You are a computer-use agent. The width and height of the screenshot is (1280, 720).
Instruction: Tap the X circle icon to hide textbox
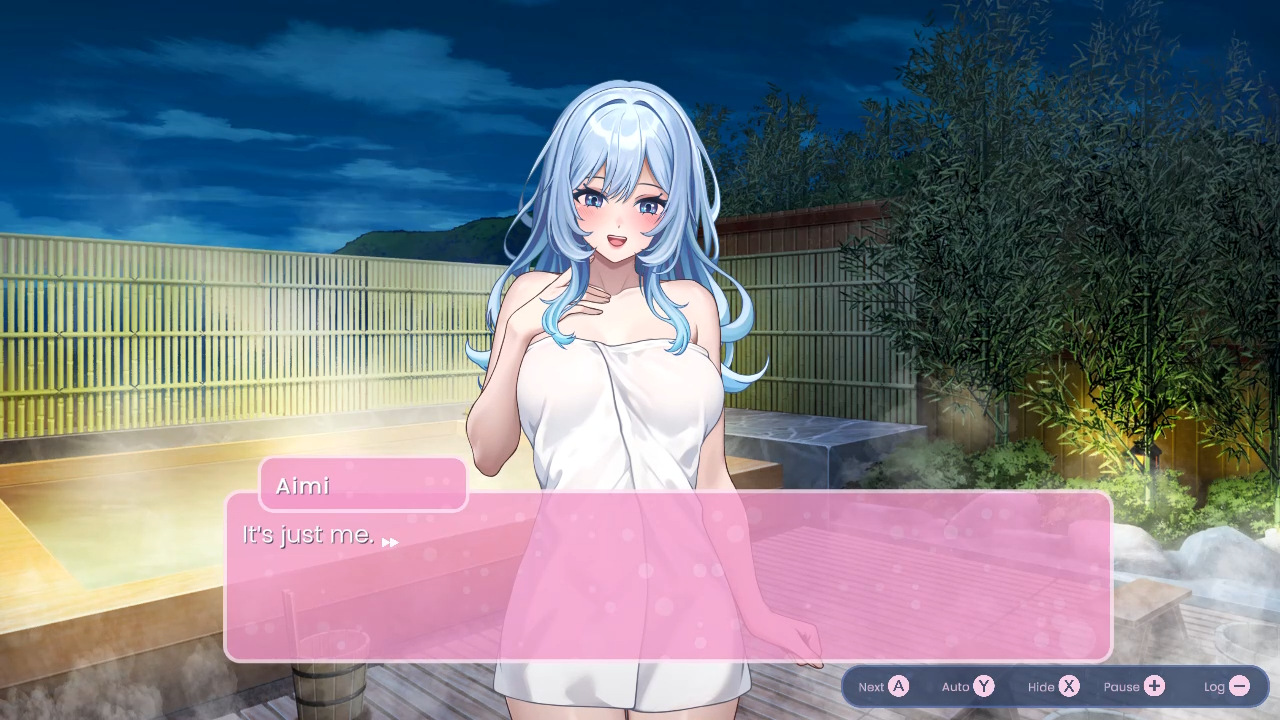coord(1068,686)
